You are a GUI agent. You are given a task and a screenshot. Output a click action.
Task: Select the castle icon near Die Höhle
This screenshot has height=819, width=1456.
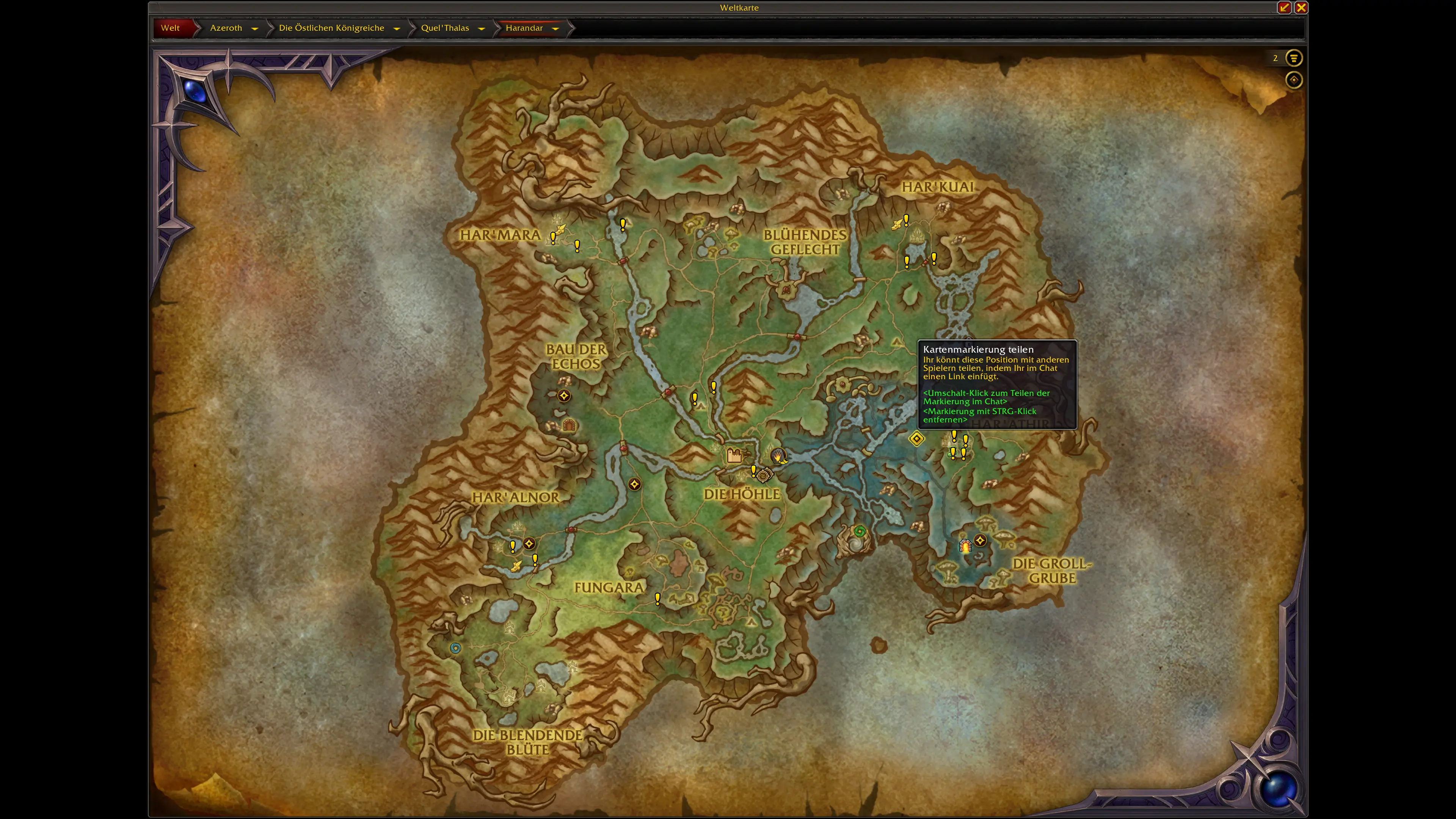(x=734, y=455)
